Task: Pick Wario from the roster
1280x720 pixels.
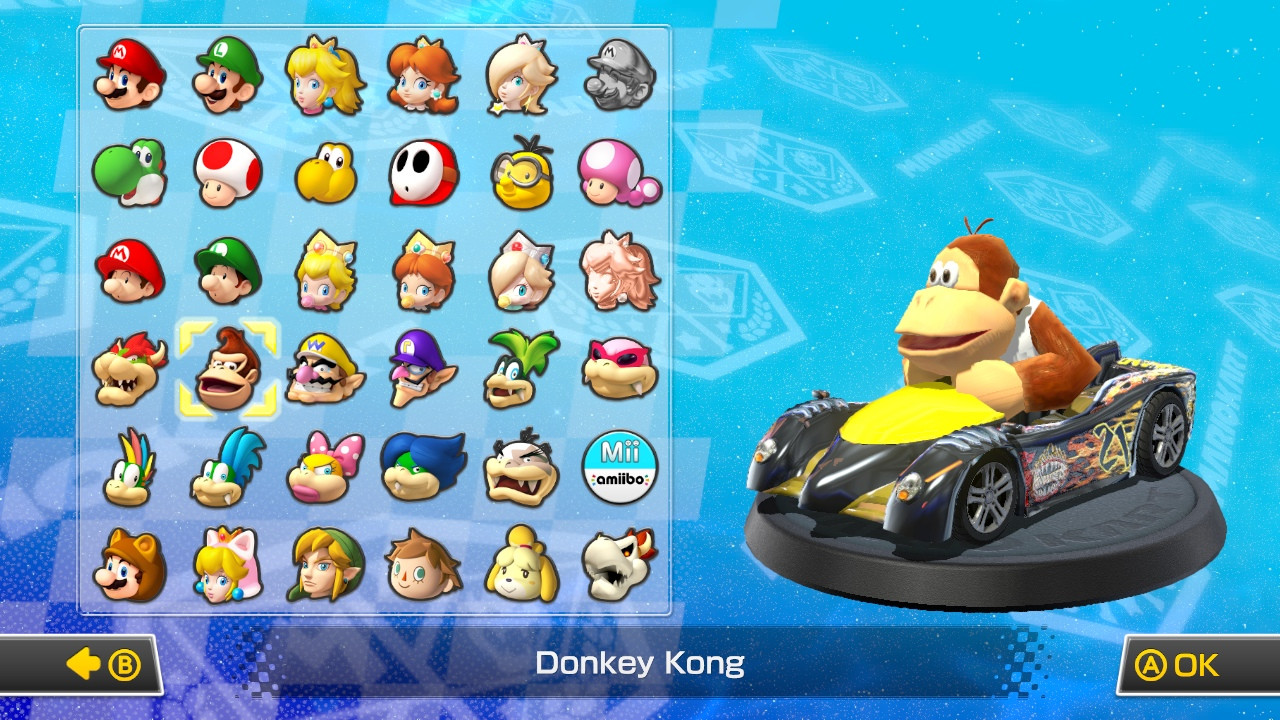Action: tap(324, 369)
